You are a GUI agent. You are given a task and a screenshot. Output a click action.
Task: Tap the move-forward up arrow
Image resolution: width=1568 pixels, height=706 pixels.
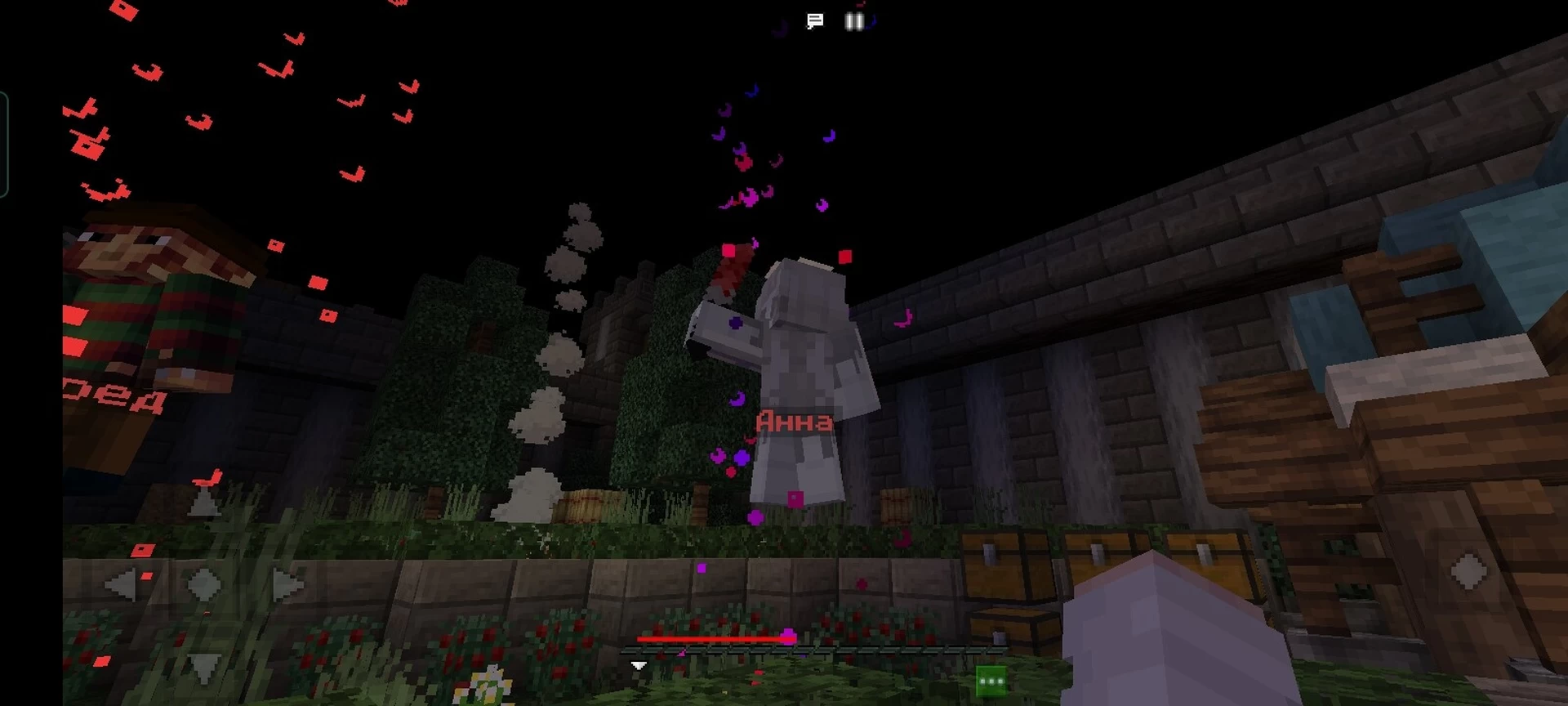pos(204,502)
